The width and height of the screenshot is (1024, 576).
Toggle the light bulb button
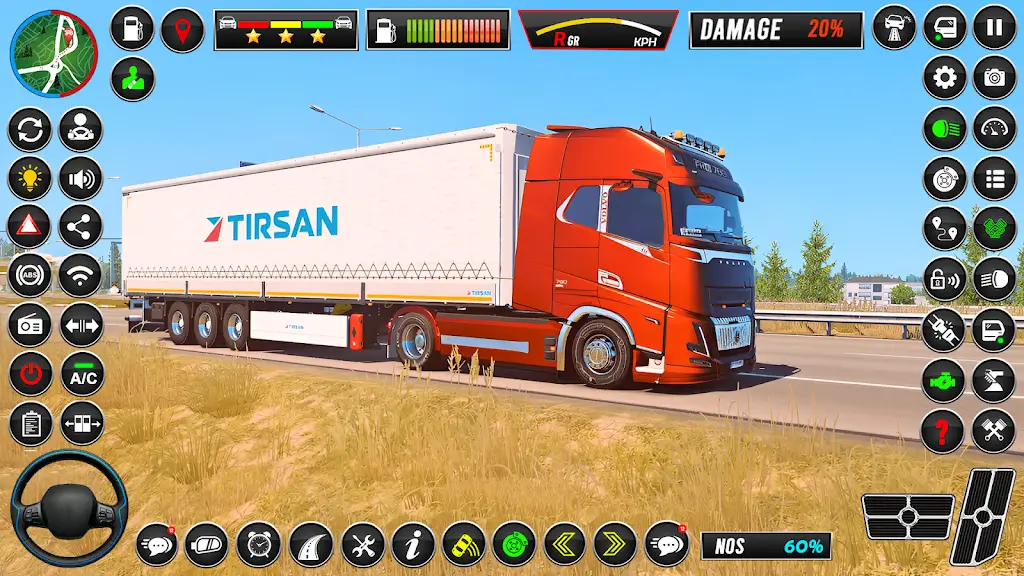(x=30, y=179)
